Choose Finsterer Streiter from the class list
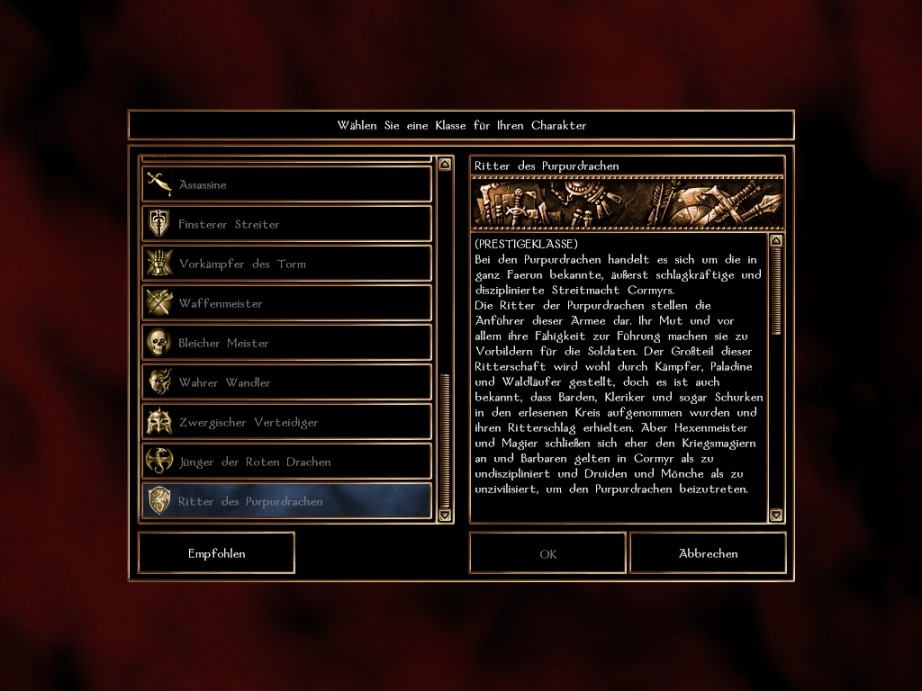The height and width of the screenshot is (691, 922). click(286, 224)
